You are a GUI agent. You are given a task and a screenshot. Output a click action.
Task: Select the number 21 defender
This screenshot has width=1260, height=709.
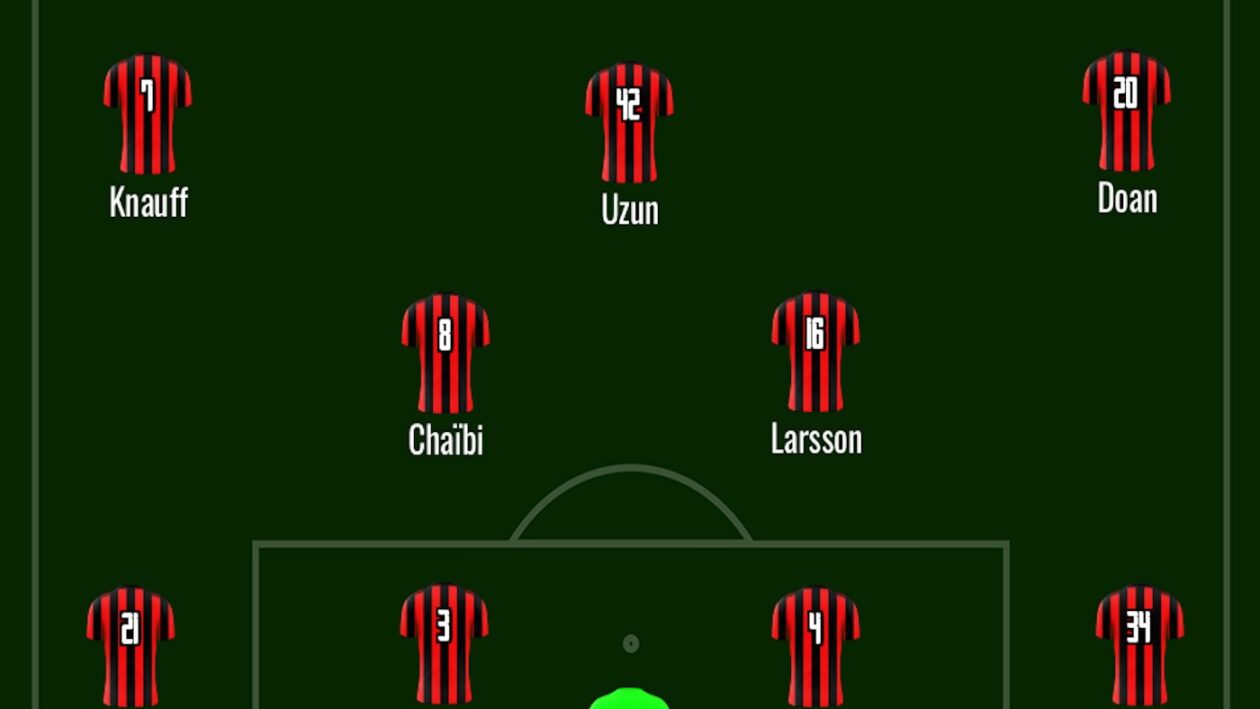click(x=130, y=645)
